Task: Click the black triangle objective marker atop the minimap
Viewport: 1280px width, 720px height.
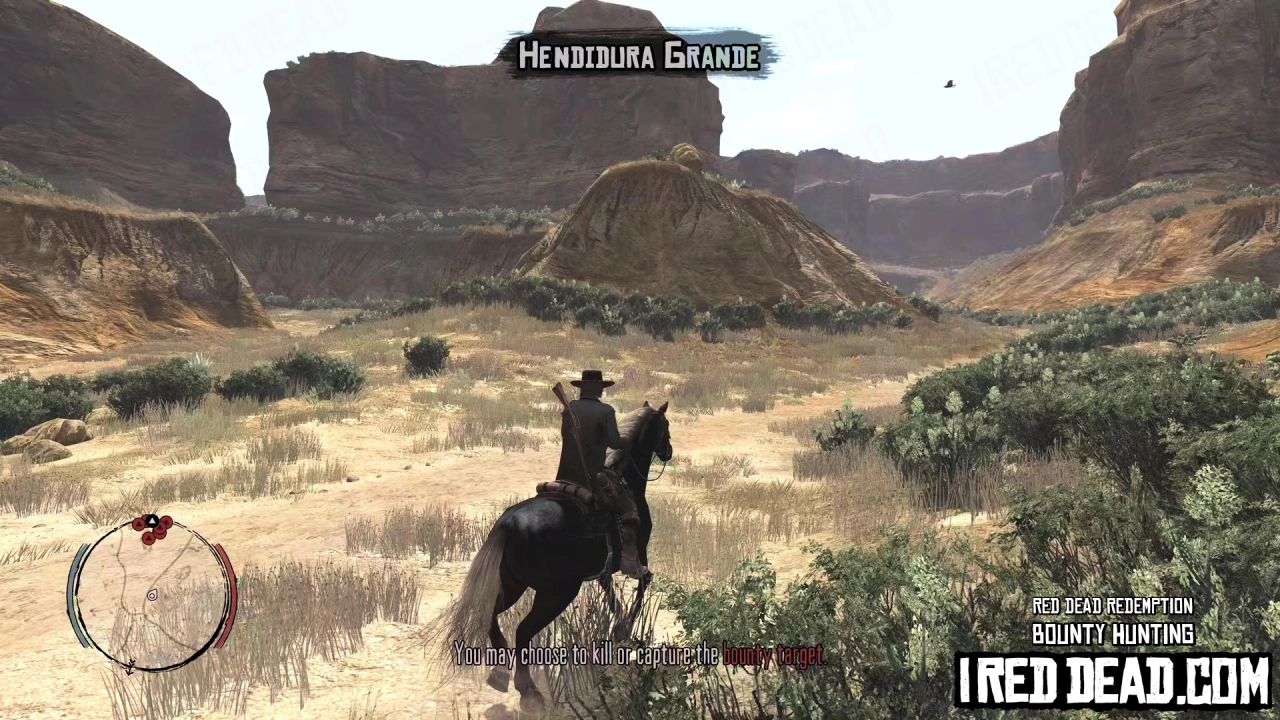Action: coord(152,520)
